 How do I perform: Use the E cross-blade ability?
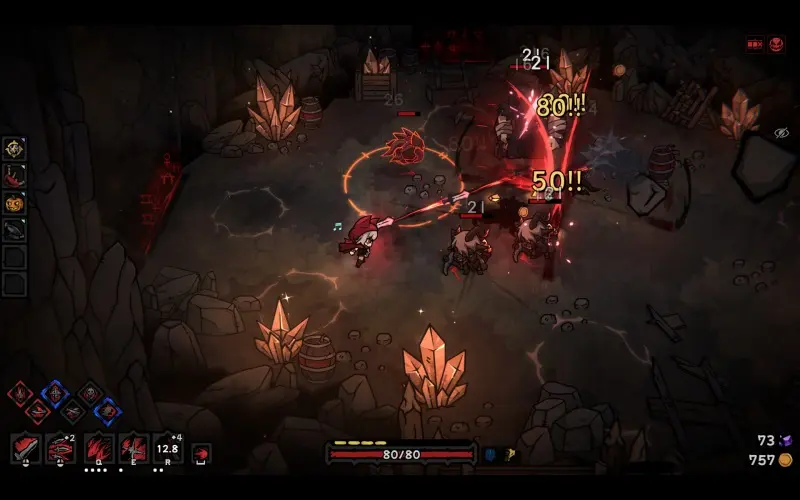(134, 448)
